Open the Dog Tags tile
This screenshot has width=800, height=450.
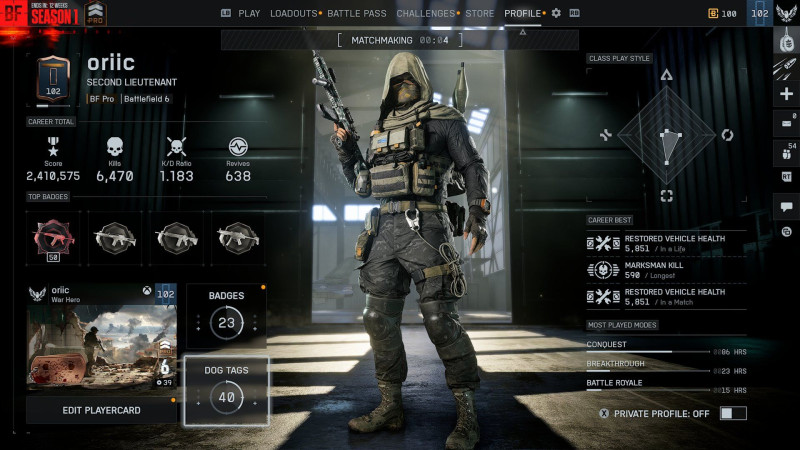tap(226, 390)
